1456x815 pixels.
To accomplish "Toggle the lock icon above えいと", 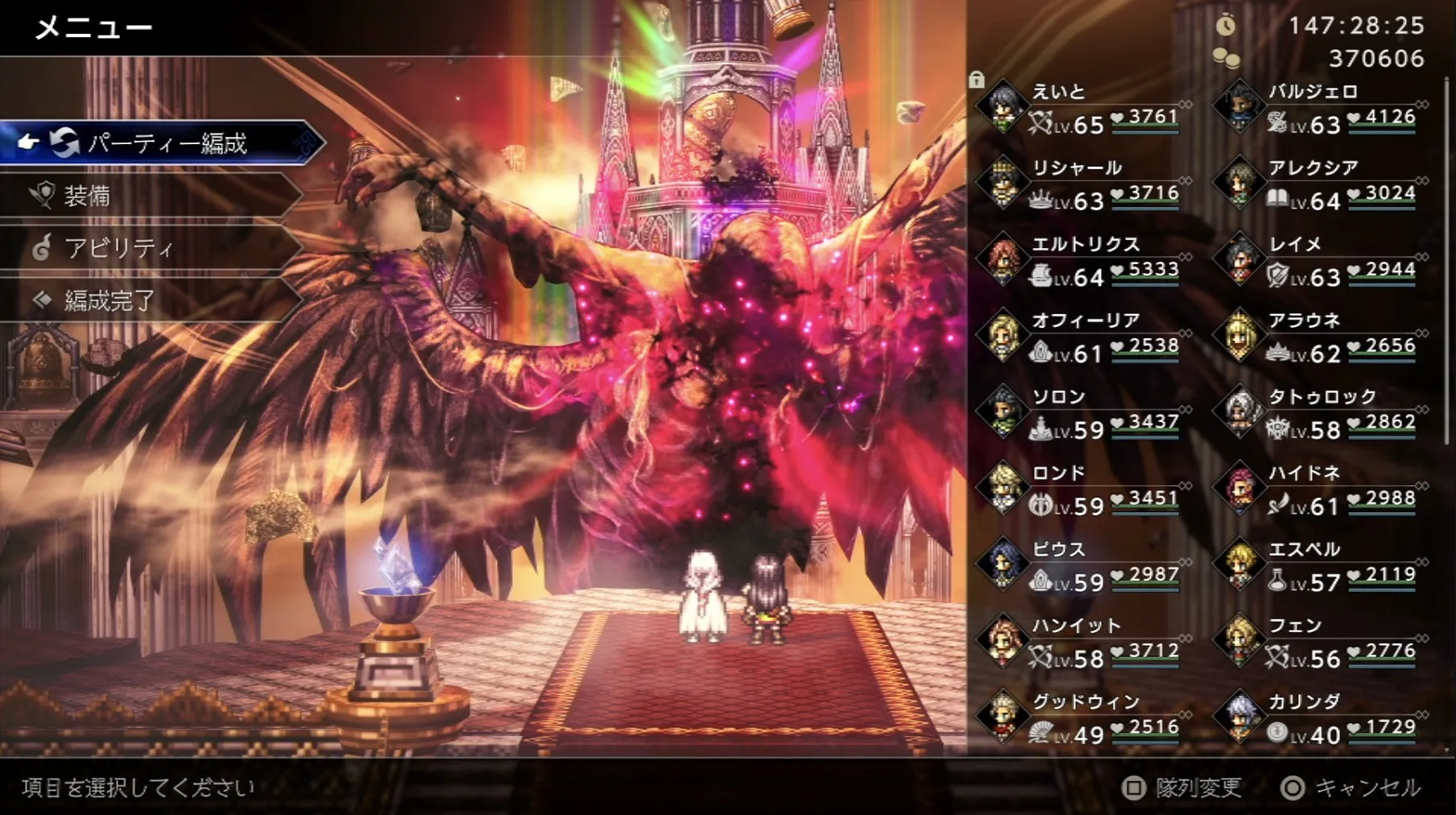I will [978, 81].
